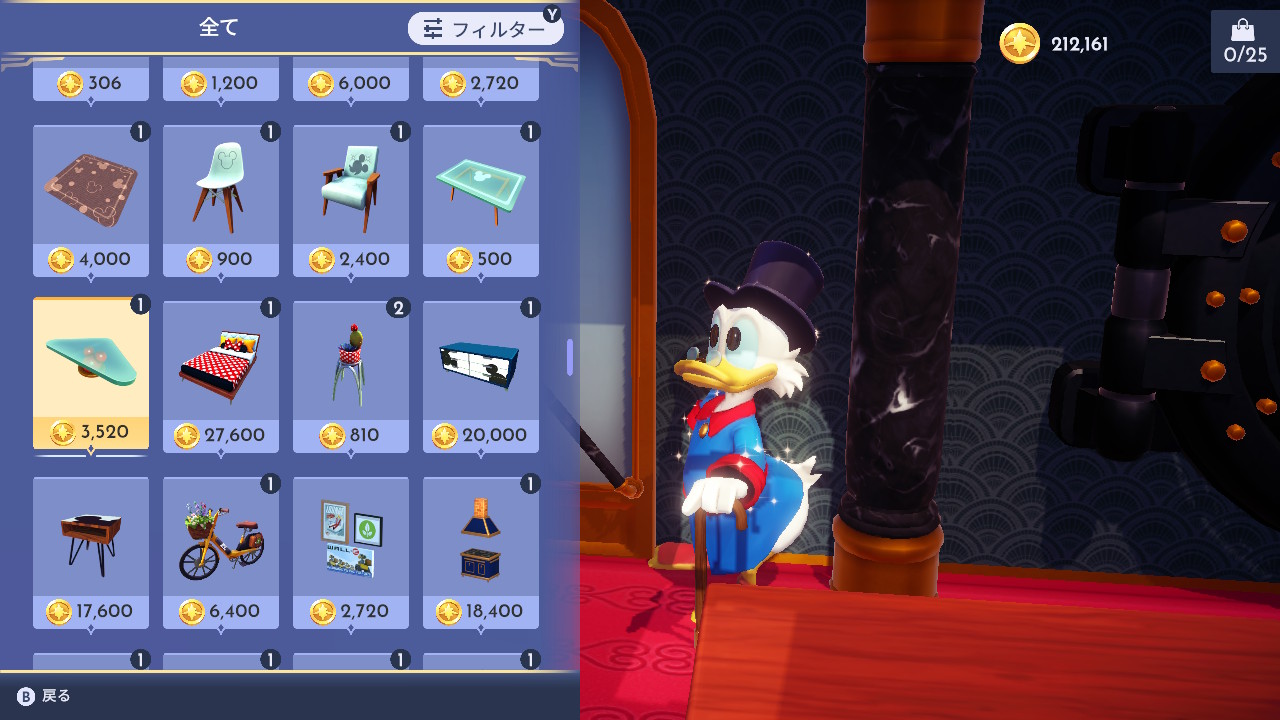1280x720 pixels.
Task: Select the highlighted glass shelf for 3,520
Action: (91, 375)
